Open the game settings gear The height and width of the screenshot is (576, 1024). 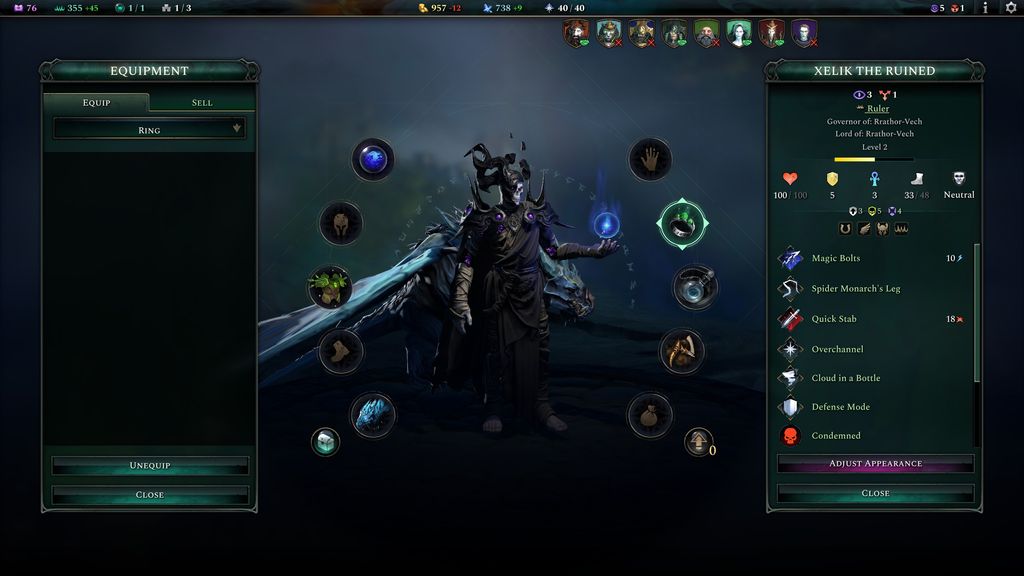coord(1010,8)
